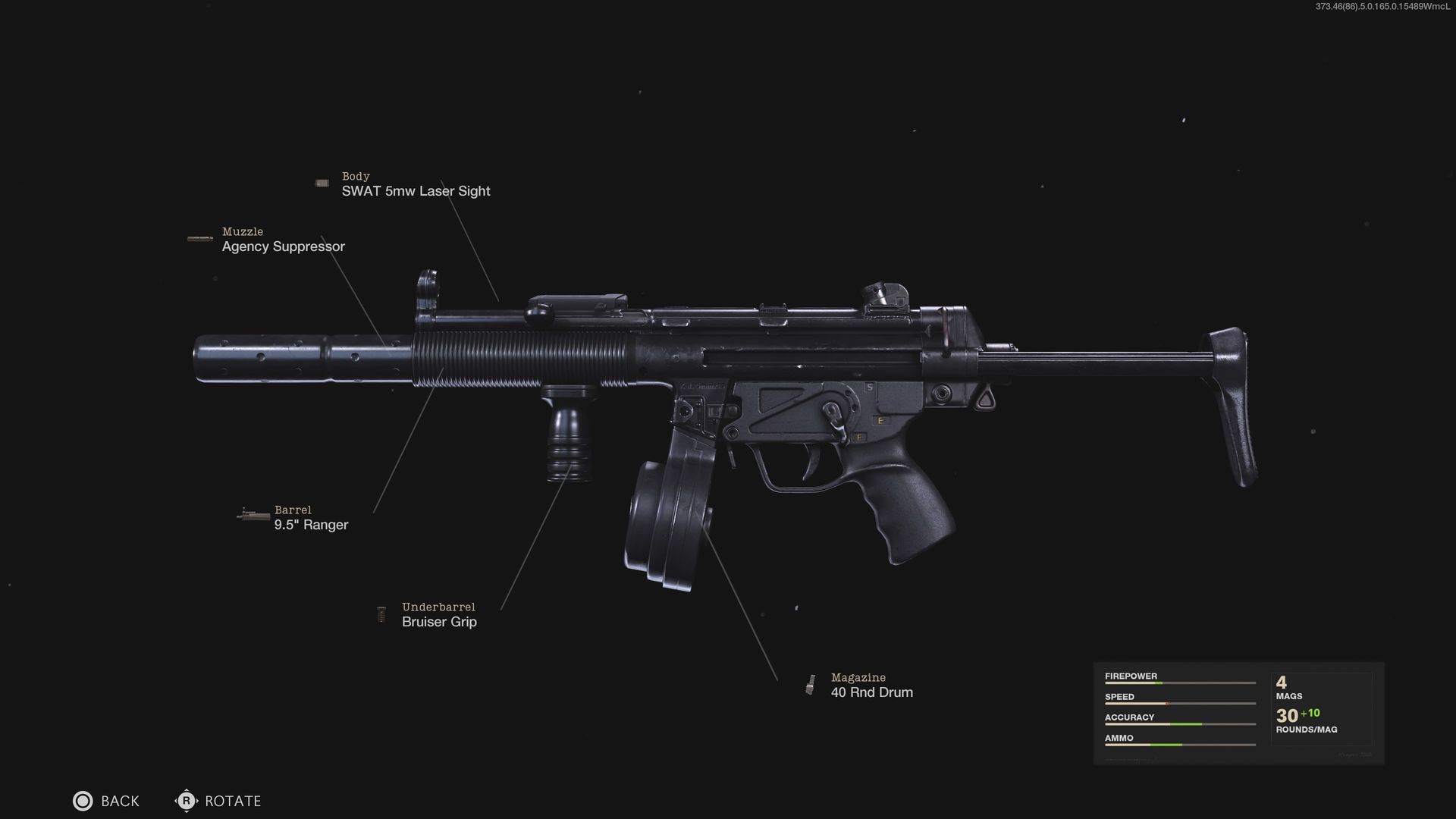Toggle the Underbarrel attachment slot
This screenshot has height=819, width=1456.
[x=439, y=614]
